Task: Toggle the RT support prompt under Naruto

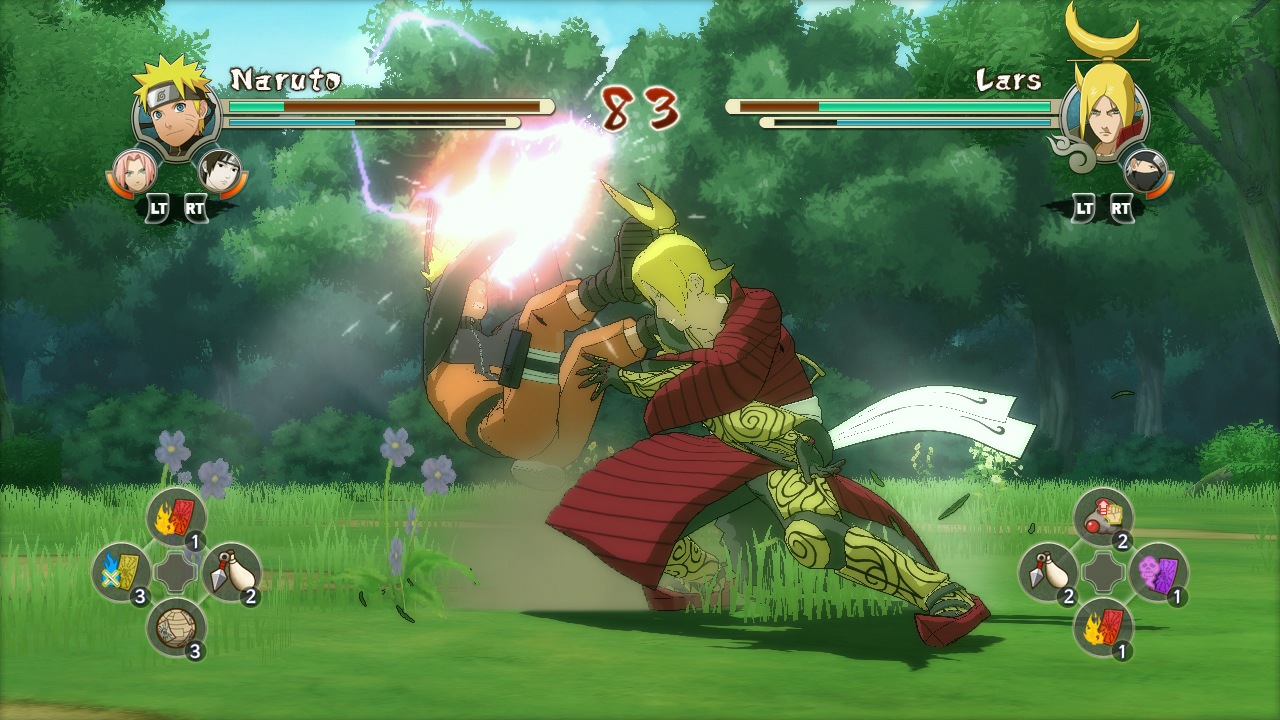Action: click(x=197, y=209)
